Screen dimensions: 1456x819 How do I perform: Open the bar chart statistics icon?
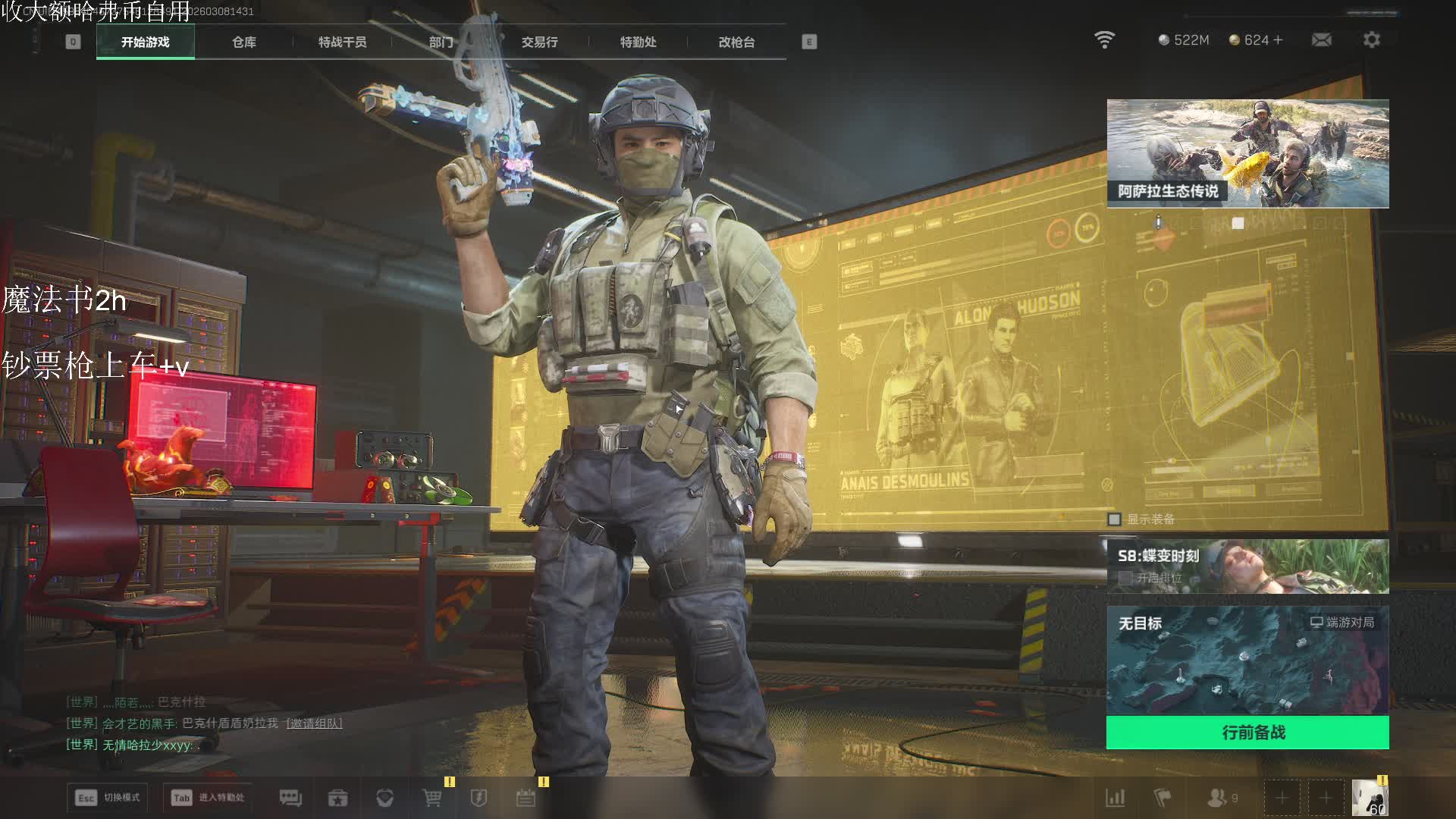(x=1115, y=798)
